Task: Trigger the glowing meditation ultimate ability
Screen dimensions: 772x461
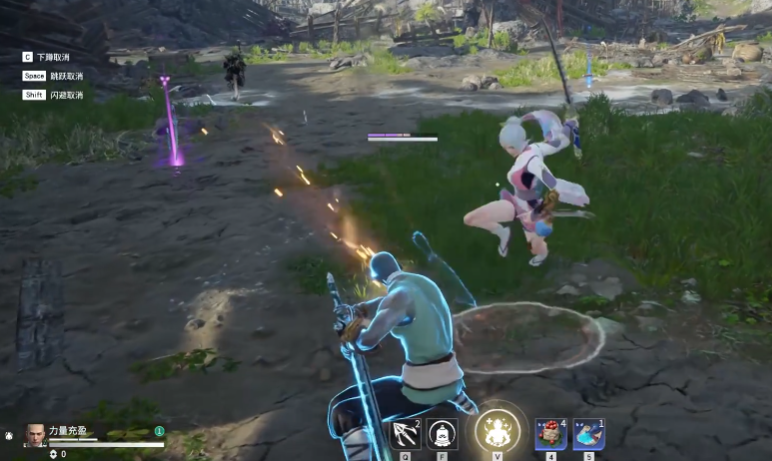Action: pyautogui.click(x=496, y=431)
